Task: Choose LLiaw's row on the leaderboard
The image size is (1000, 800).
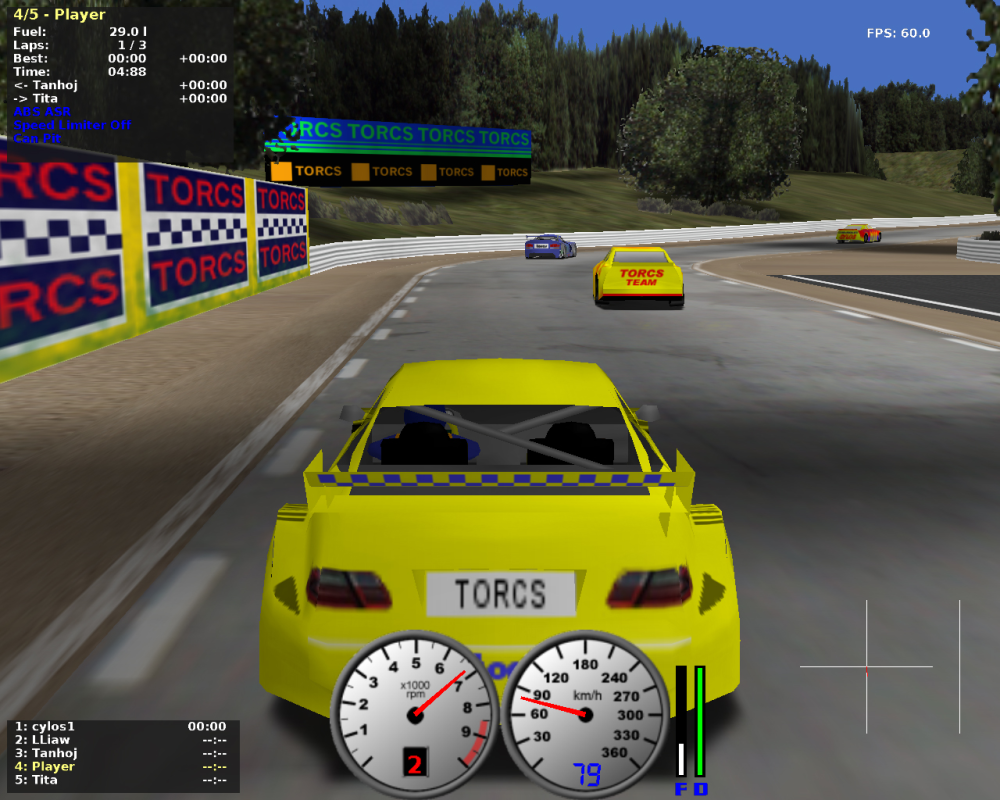Action: (48, 740)
